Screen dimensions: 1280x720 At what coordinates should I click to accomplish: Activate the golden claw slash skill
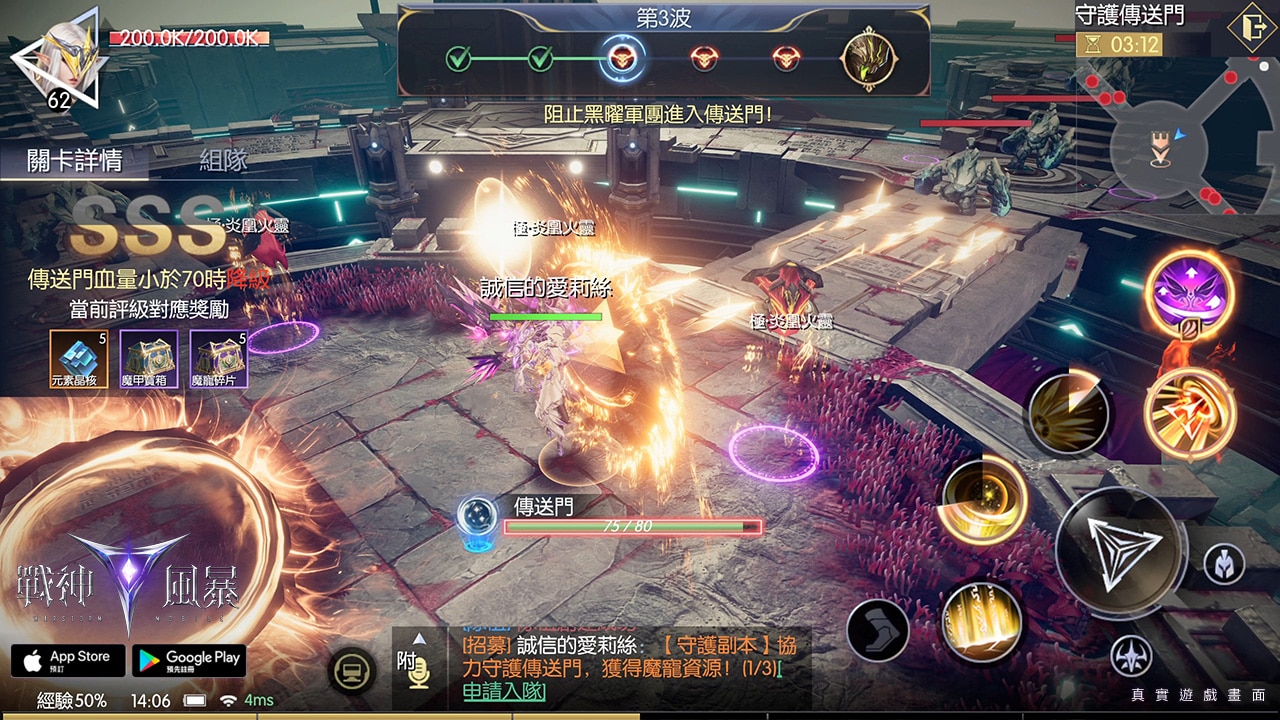point(1068,413)
